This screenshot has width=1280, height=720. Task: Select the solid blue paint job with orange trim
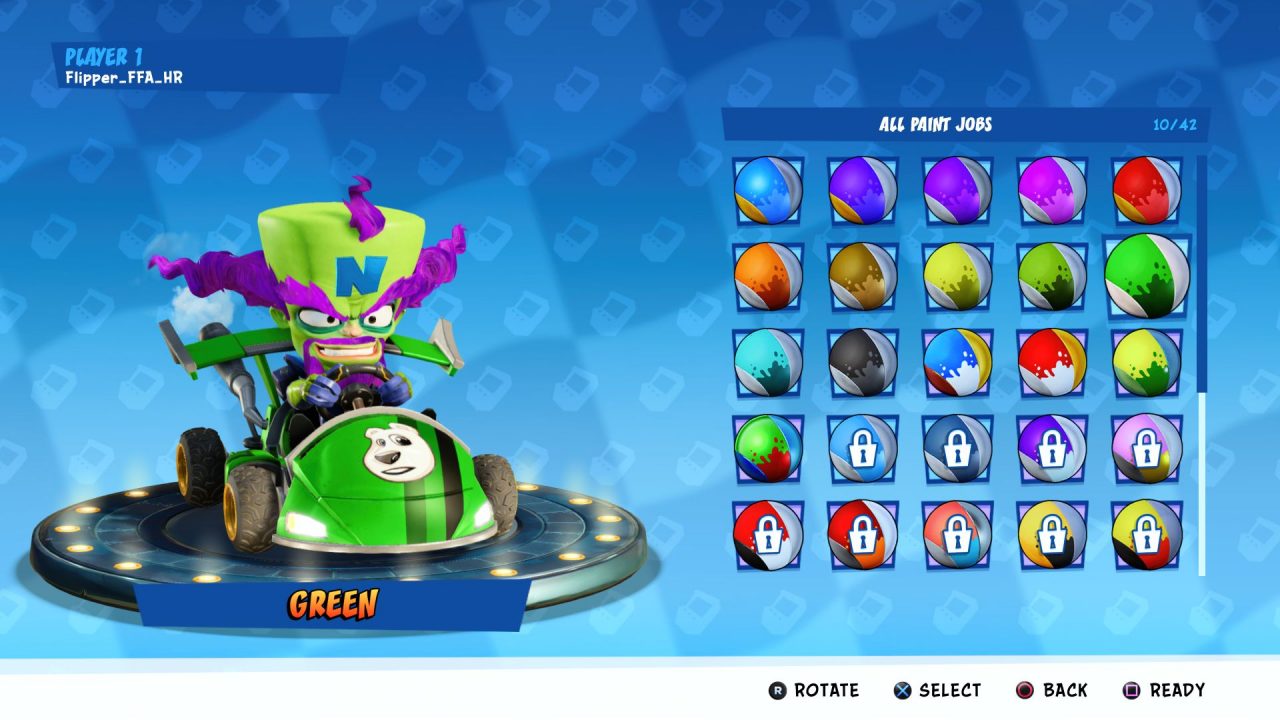pos(767,190)
